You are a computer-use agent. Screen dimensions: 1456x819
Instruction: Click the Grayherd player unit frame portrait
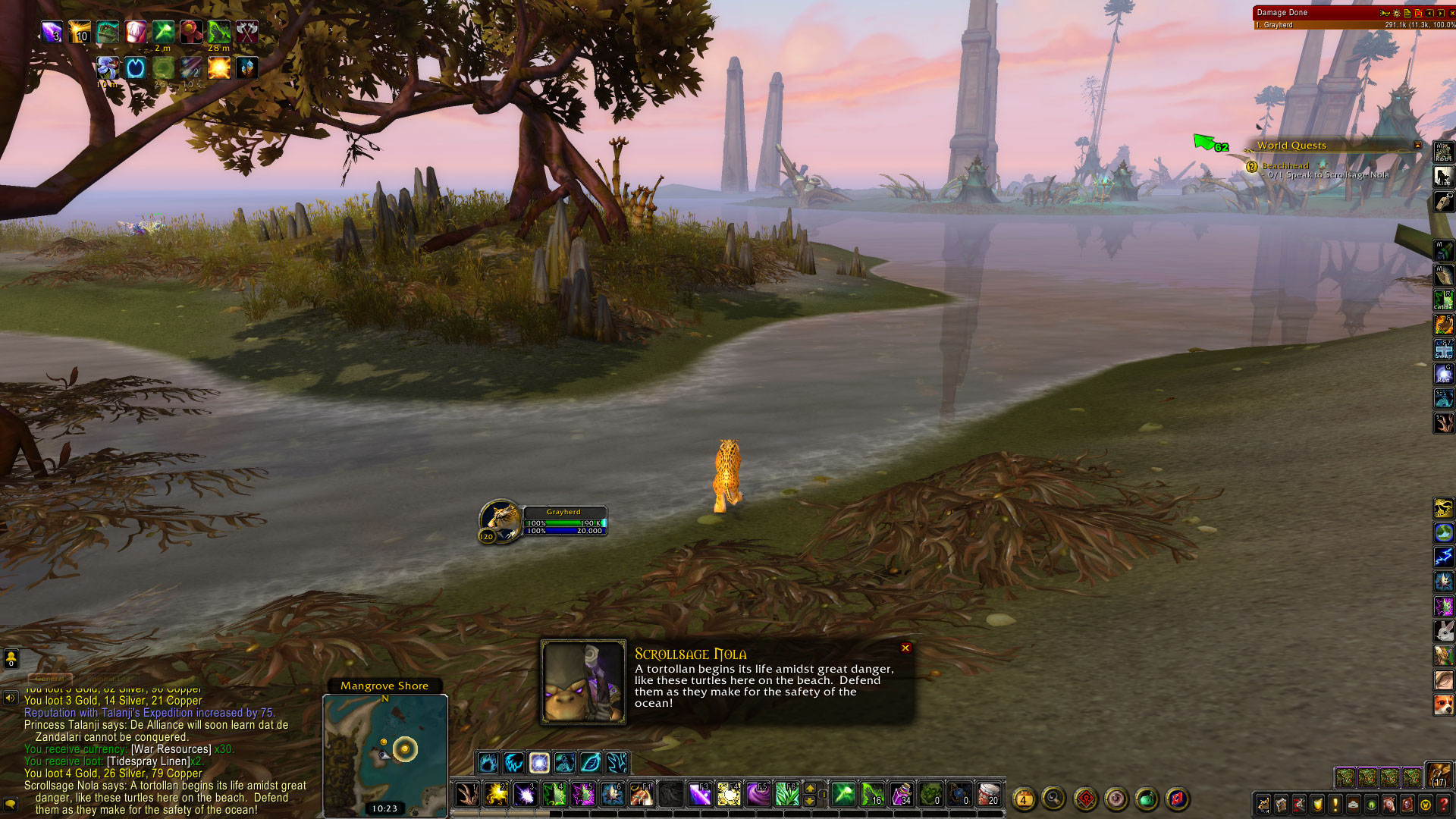(500, 519)
